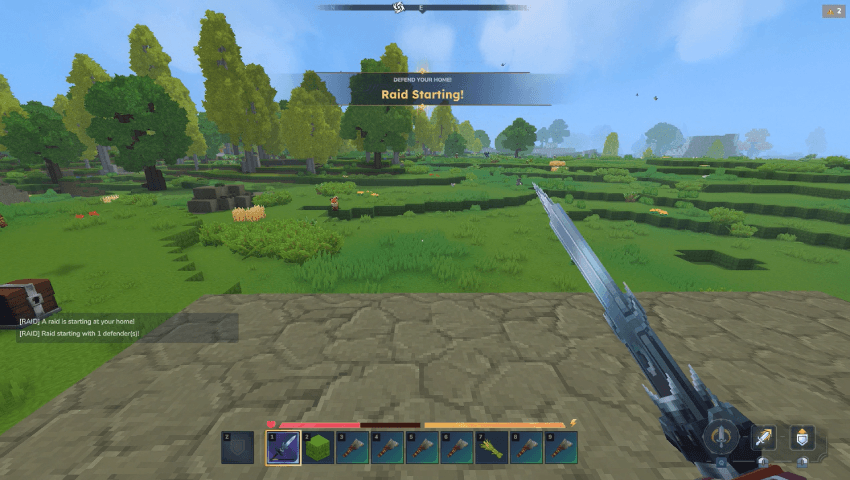850x480 pixels.
Task: Switch to the tool in slot 9
Action: click(x=561, y=447)
